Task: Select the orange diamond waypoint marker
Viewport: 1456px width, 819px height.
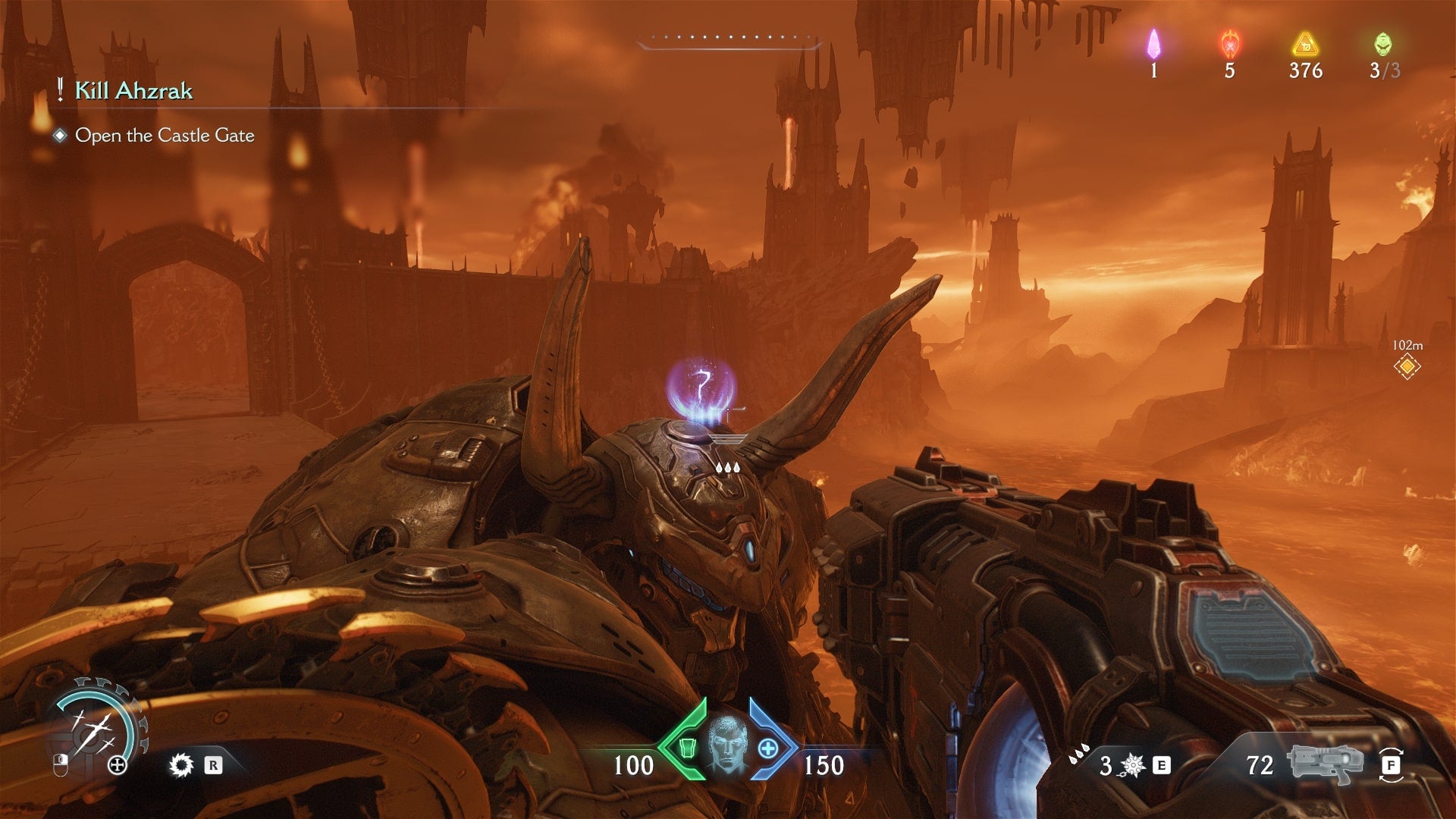Action: tap(1407, 367)
